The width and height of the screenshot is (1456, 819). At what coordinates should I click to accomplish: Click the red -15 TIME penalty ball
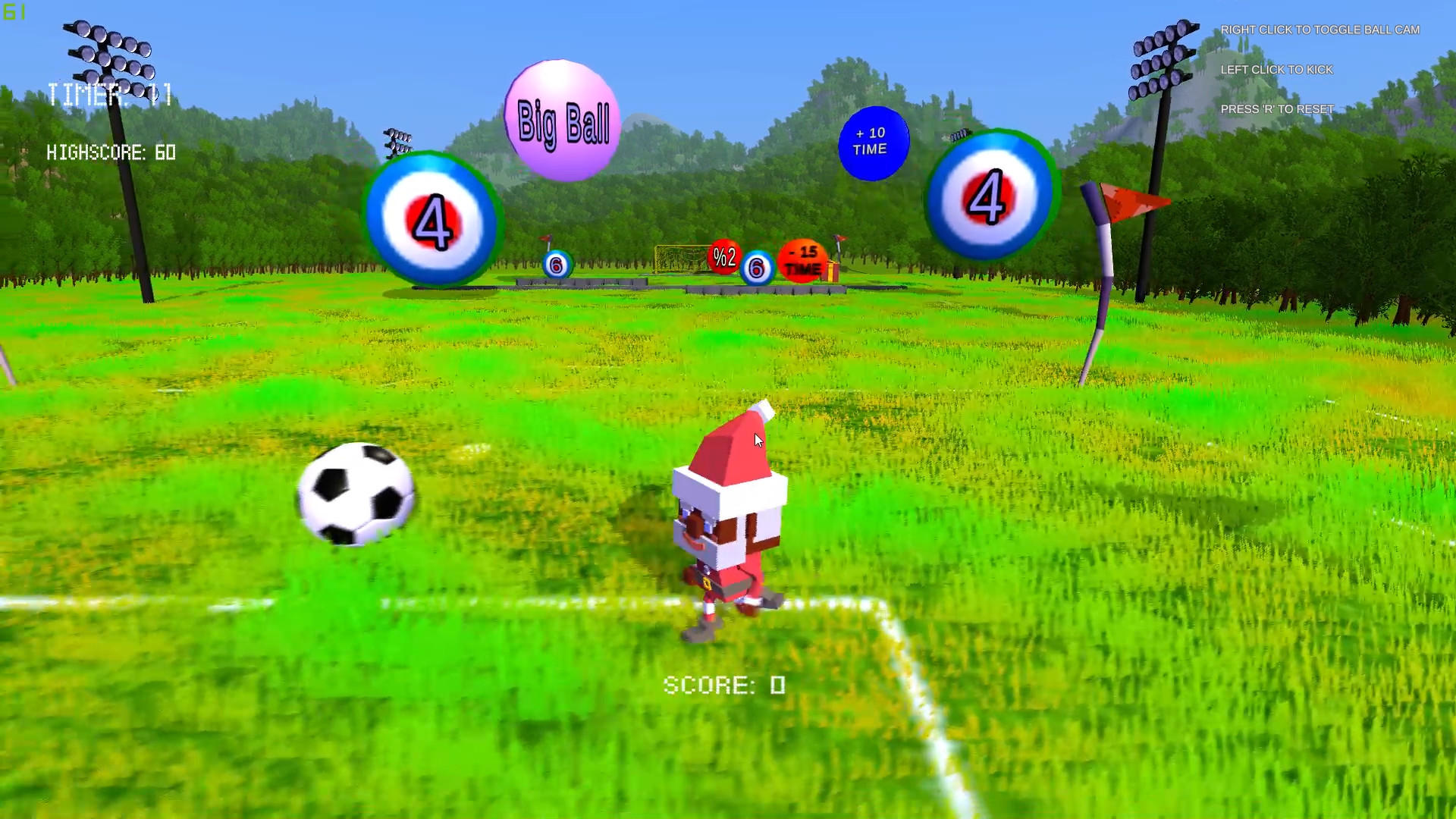[800, 262]
